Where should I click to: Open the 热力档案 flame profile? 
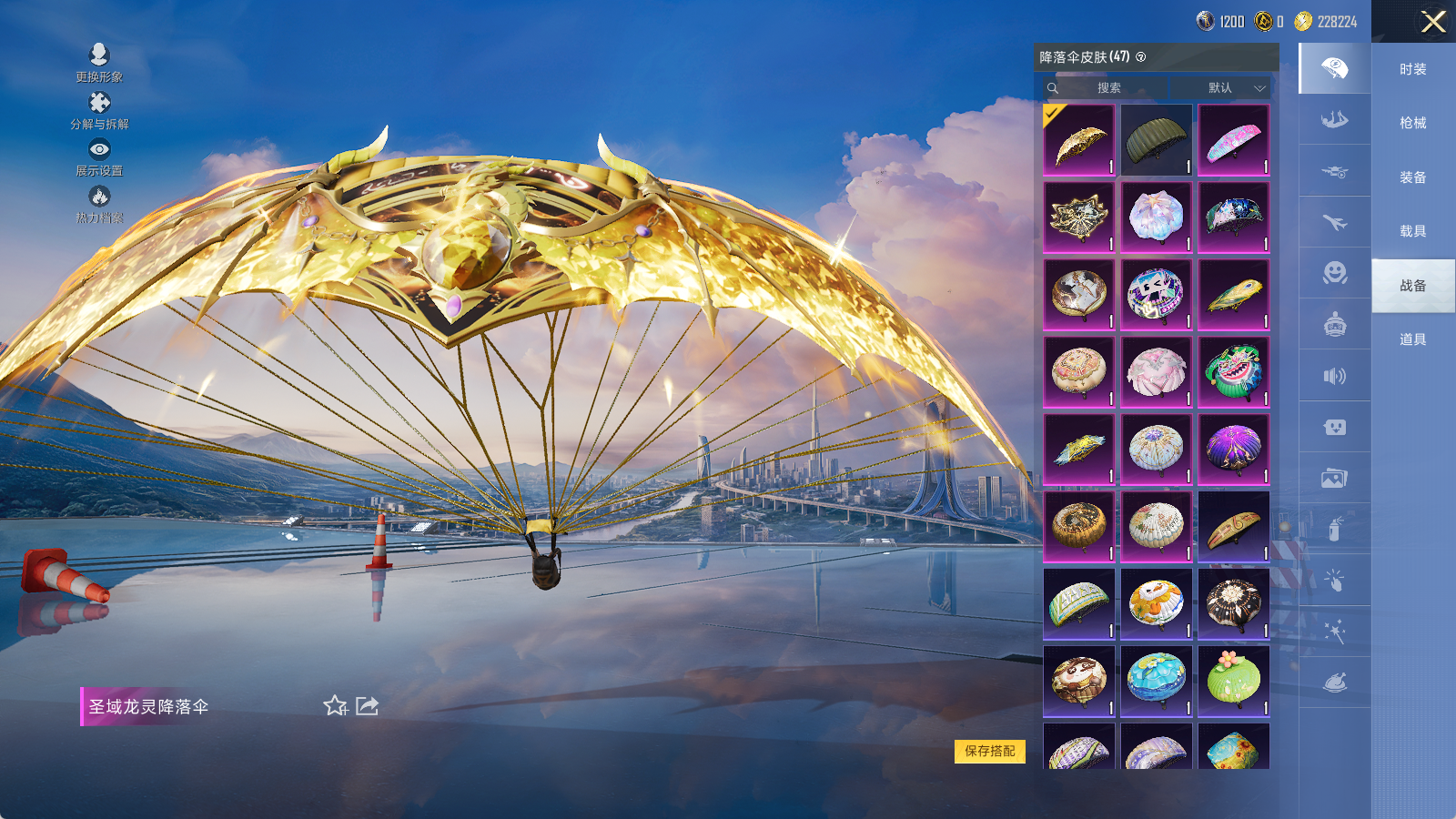99,205
